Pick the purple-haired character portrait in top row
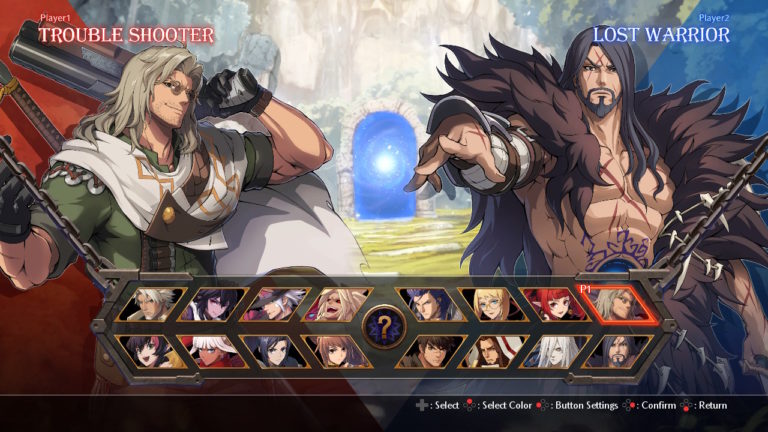The image size is (768, 432). coord(213,305)
